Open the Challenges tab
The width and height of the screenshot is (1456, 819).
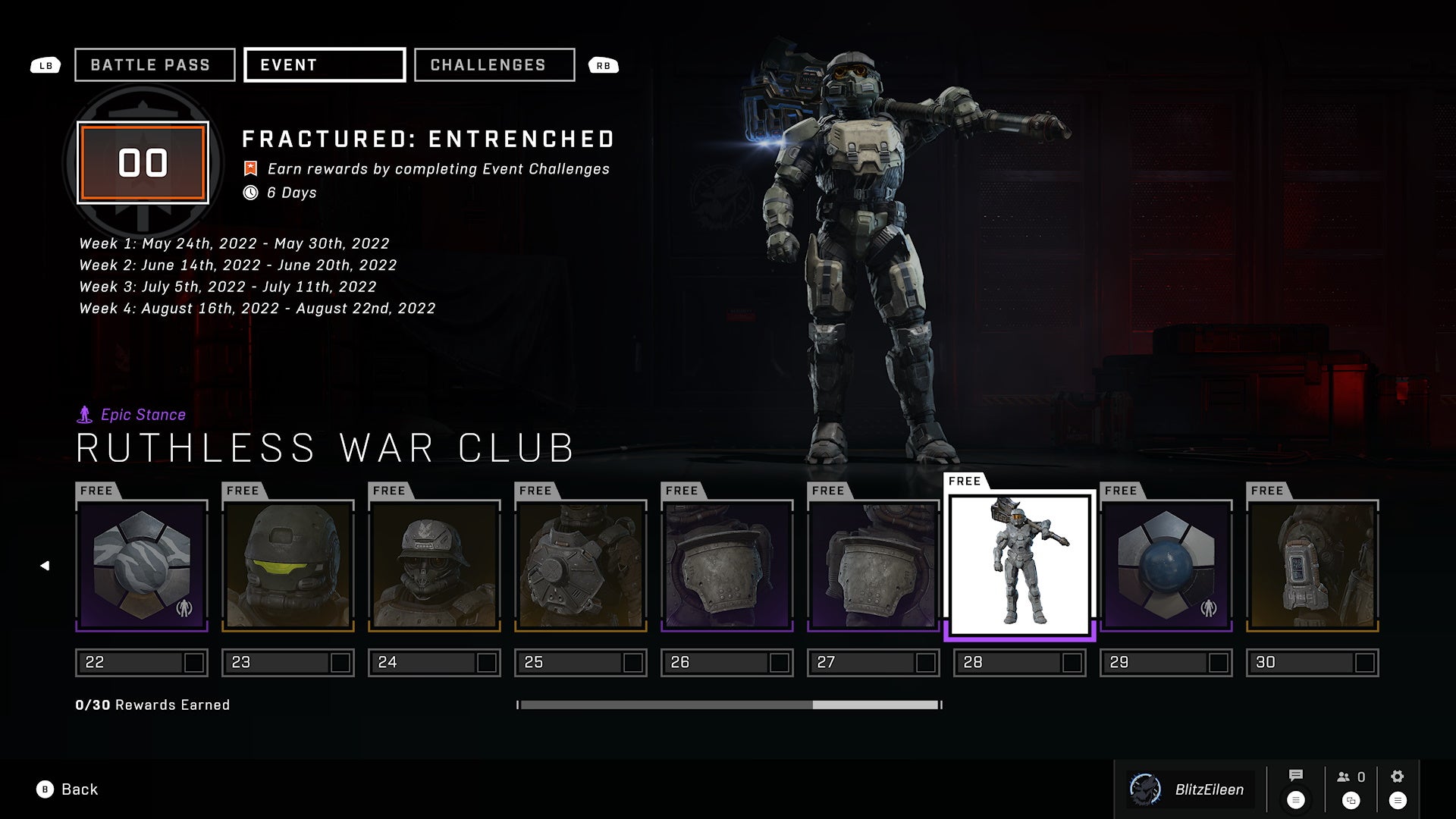(x=494, y=65)
